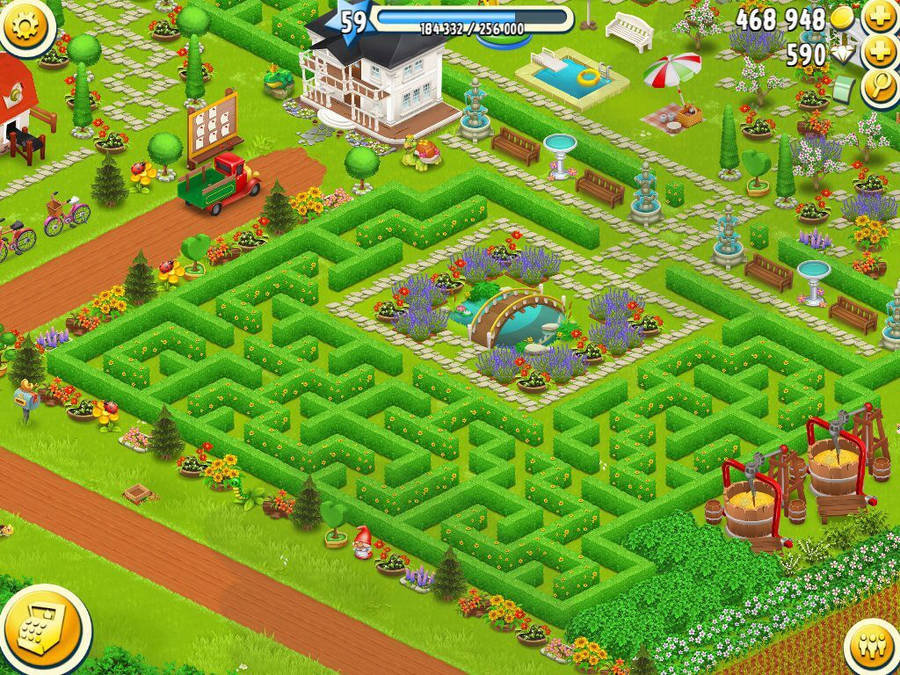Open the settings gear menu
Viewport: 900px width, 675px height.
(27, 25)
